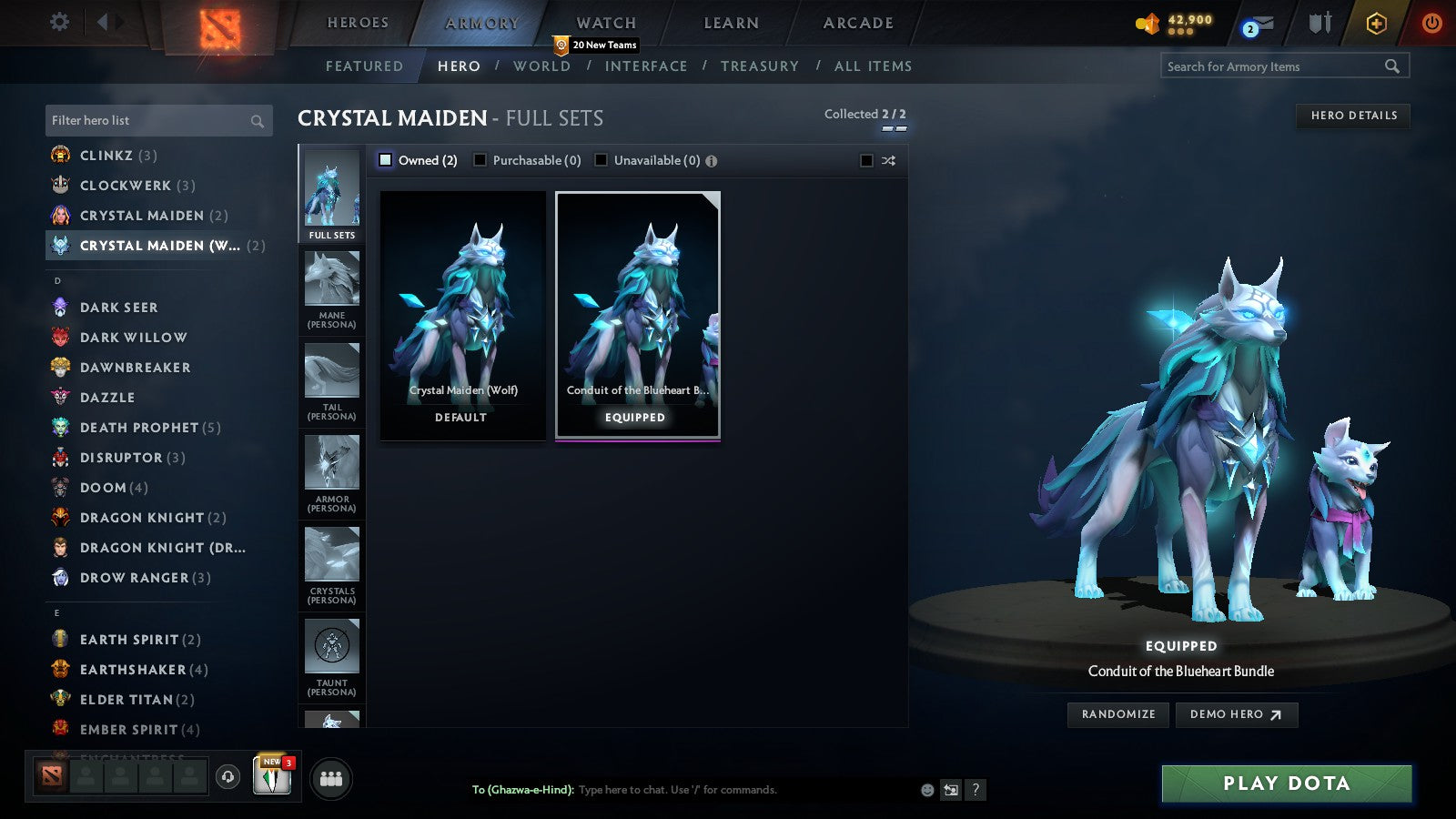This screenshot has height=819, width=1456.
Task: Uncheck the Owned (2) filter
Action: [x=386, y=159]
